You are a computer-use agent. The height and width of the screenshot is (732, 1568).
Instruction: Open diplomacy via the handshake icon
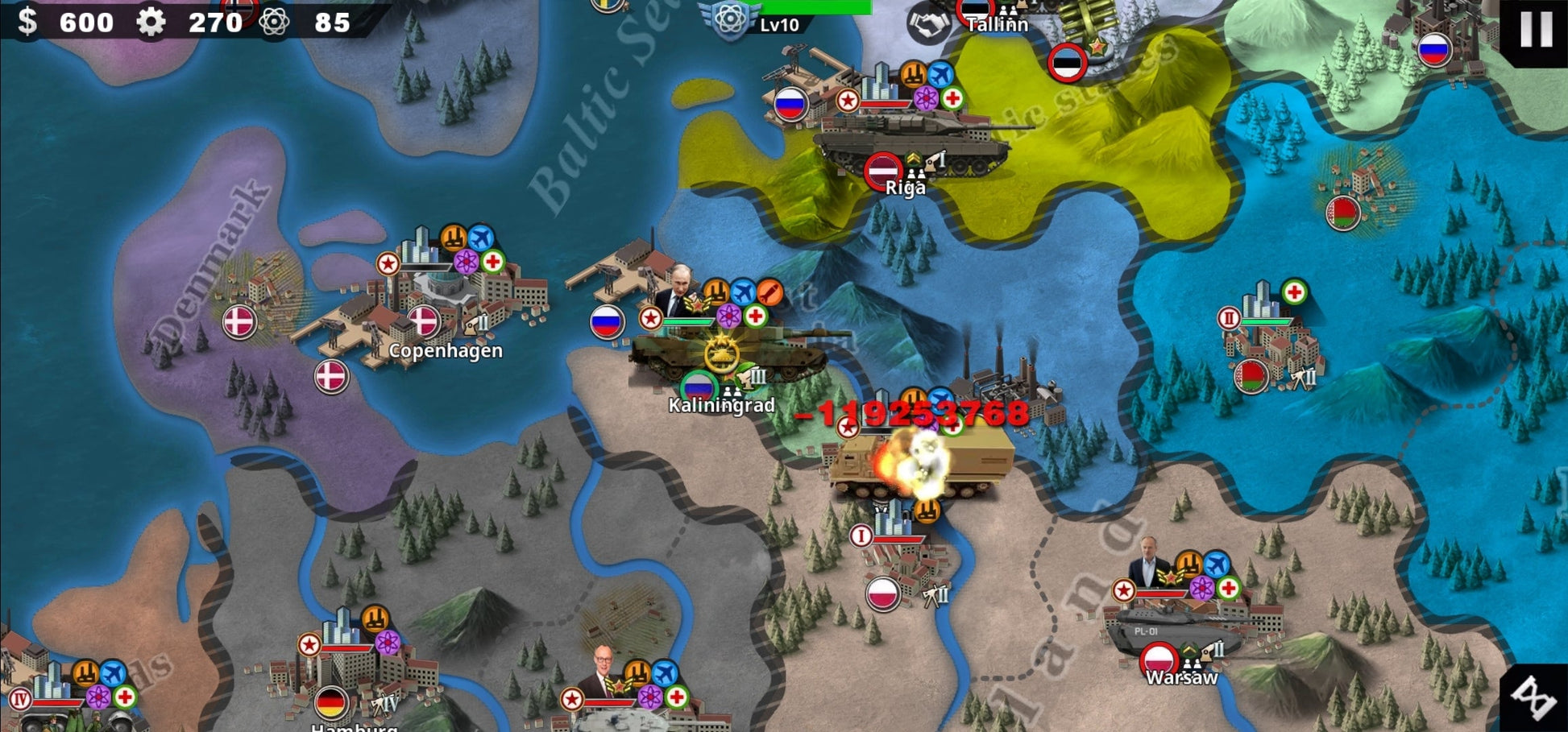tap(929, 24)
